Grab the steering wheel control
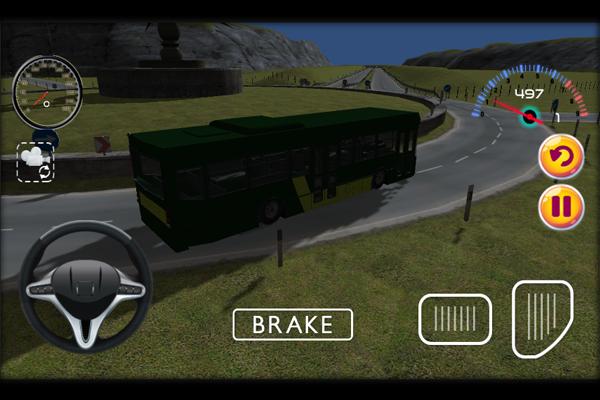600x400 pixels. coord(85,287)
